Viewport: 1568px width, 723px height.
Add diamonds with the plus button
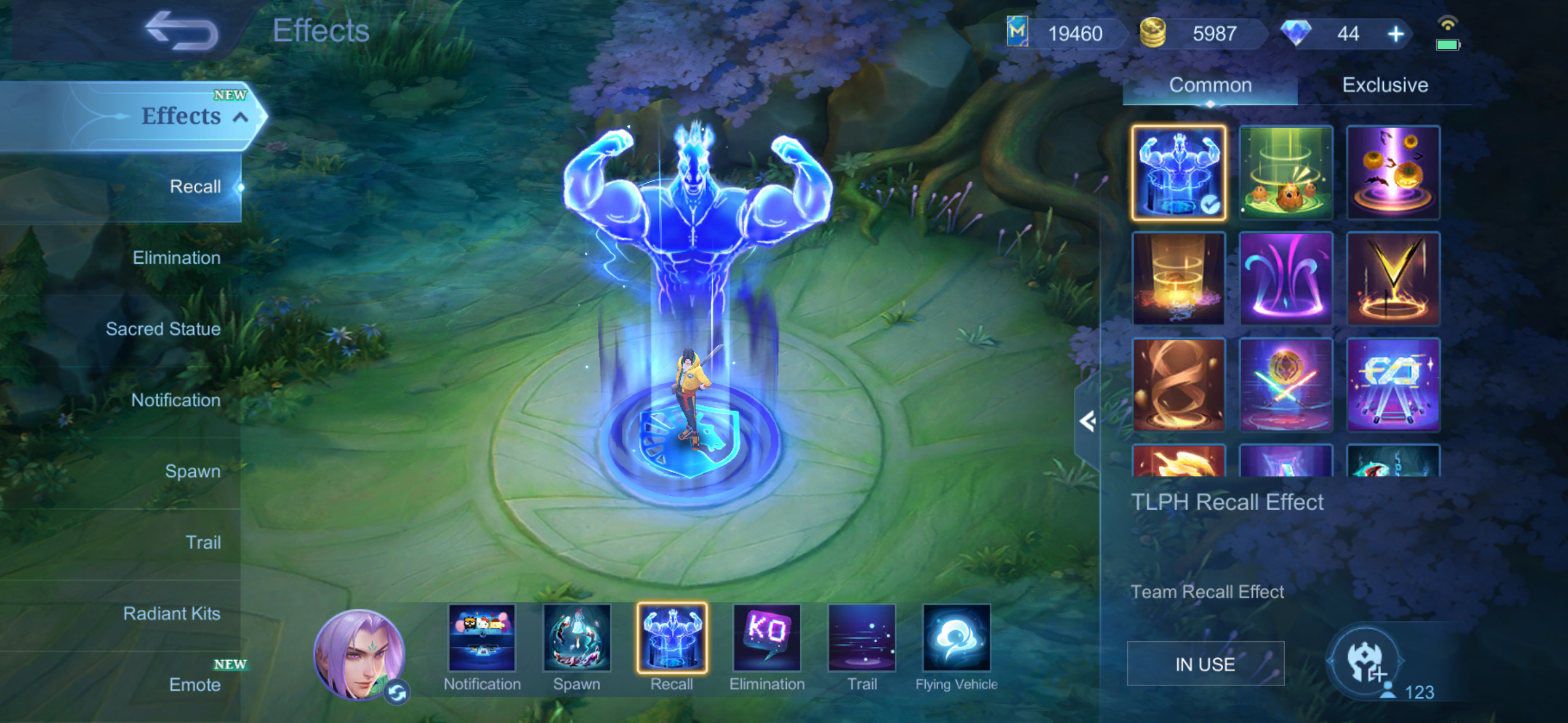pos(1395,34)
